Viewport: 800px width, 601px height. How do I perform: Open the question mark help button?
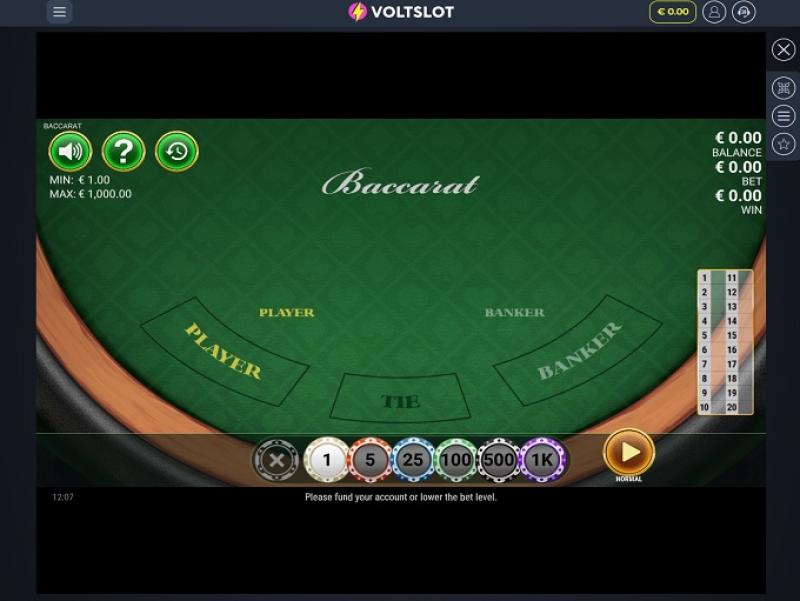click(124, 152)
